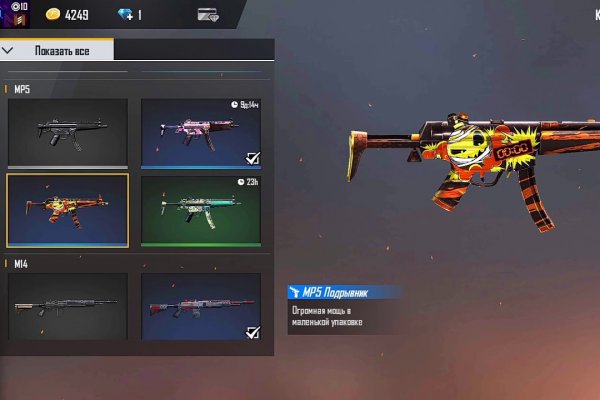Tap the gold coins balance icon
The image size is (600, 400).
50,14
